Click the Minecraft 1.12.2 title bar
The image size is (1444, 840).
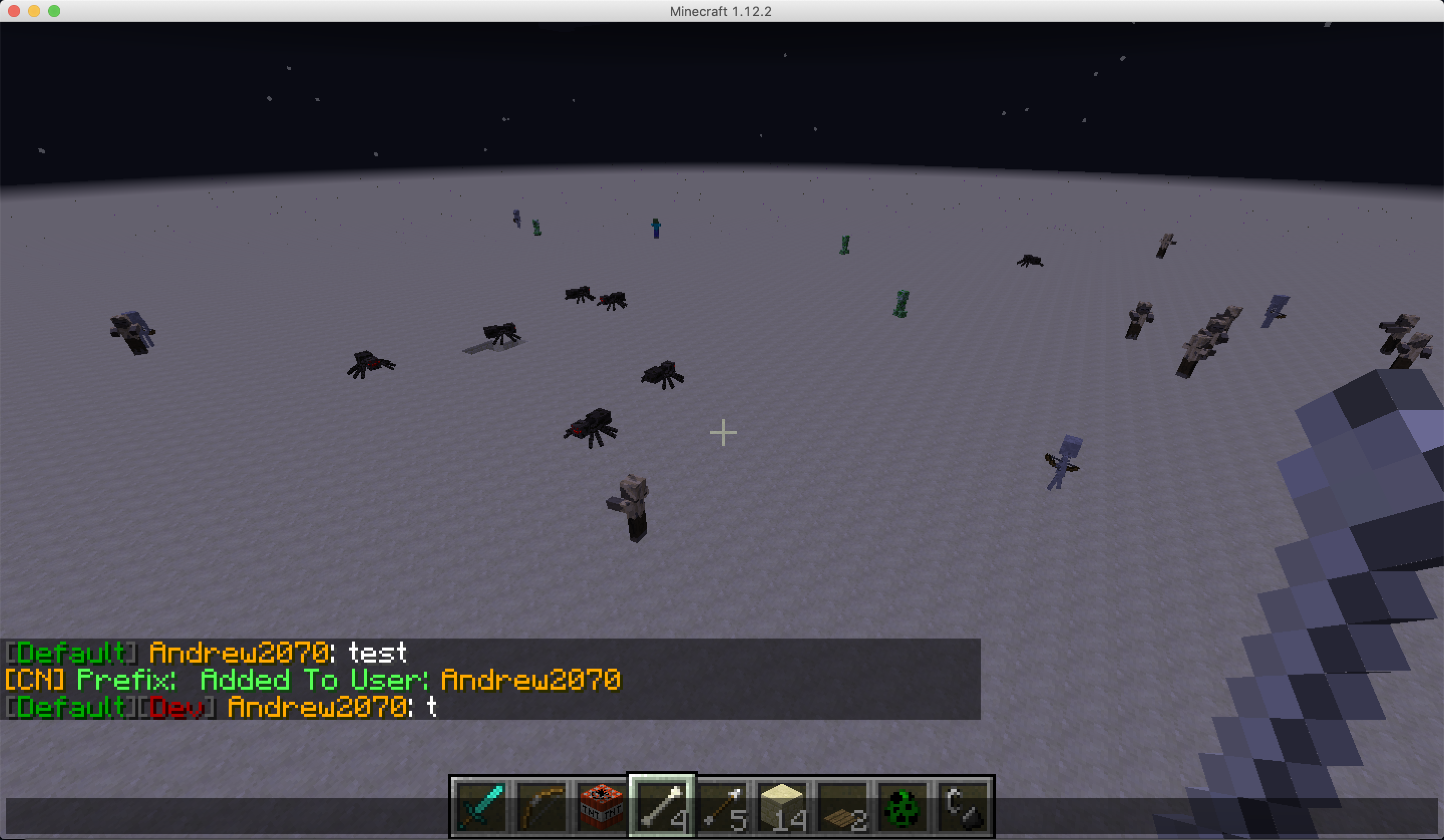tap(722, 11)
